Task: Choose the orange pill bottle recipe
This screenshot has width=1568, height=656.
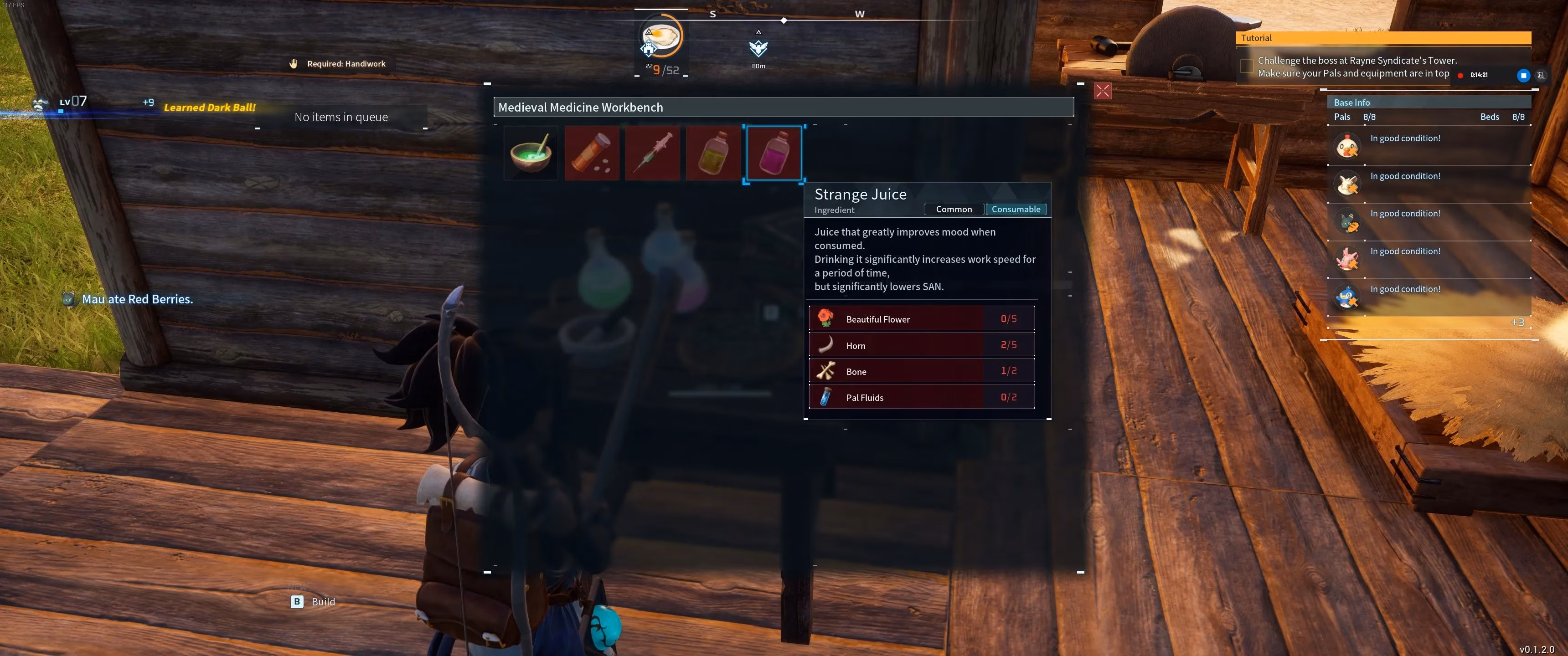Action: click(x=592, y=153)
